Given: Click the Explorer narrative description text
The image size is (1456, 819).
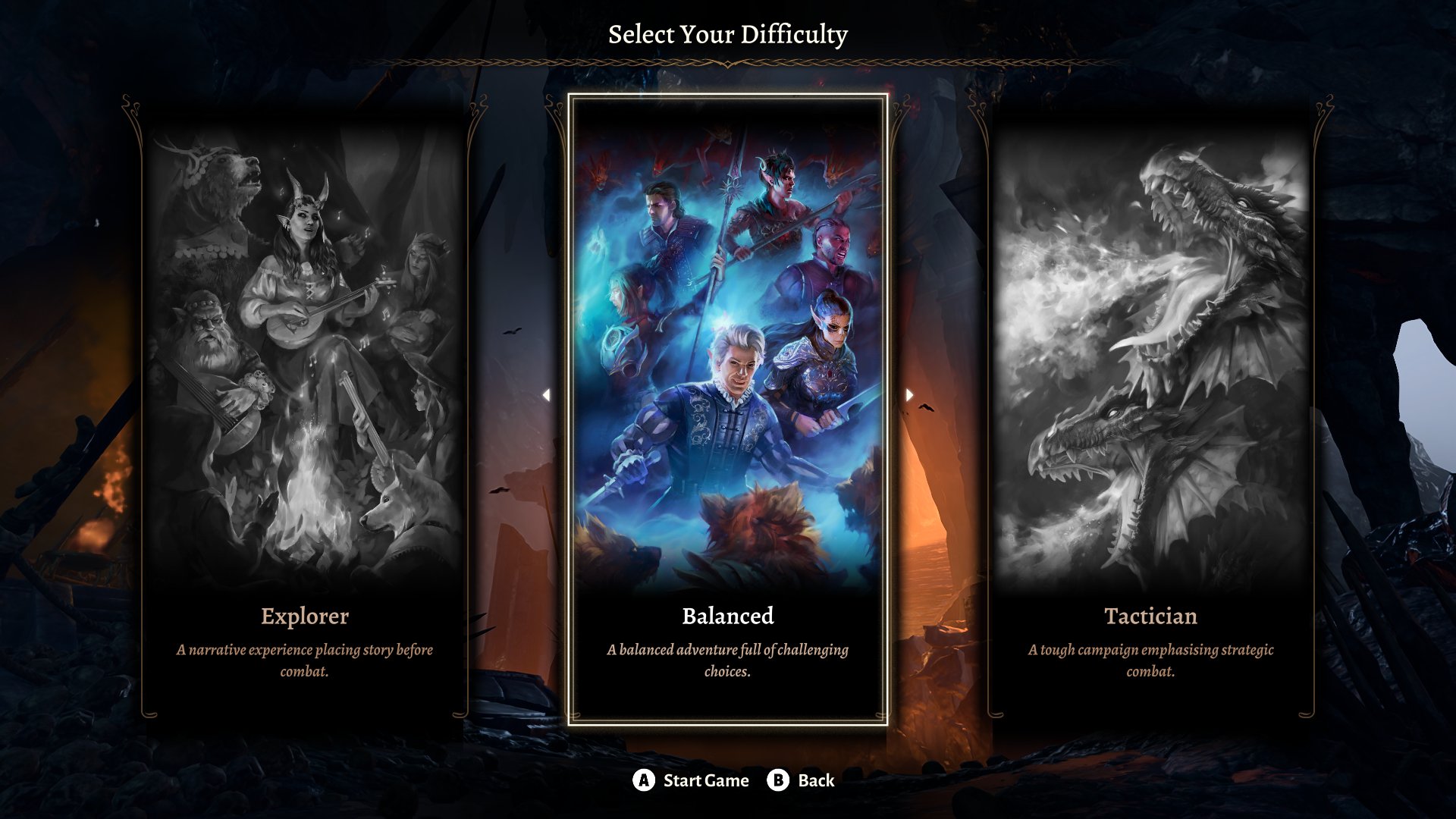Looking at the screenshot, I should pos(305,660).
